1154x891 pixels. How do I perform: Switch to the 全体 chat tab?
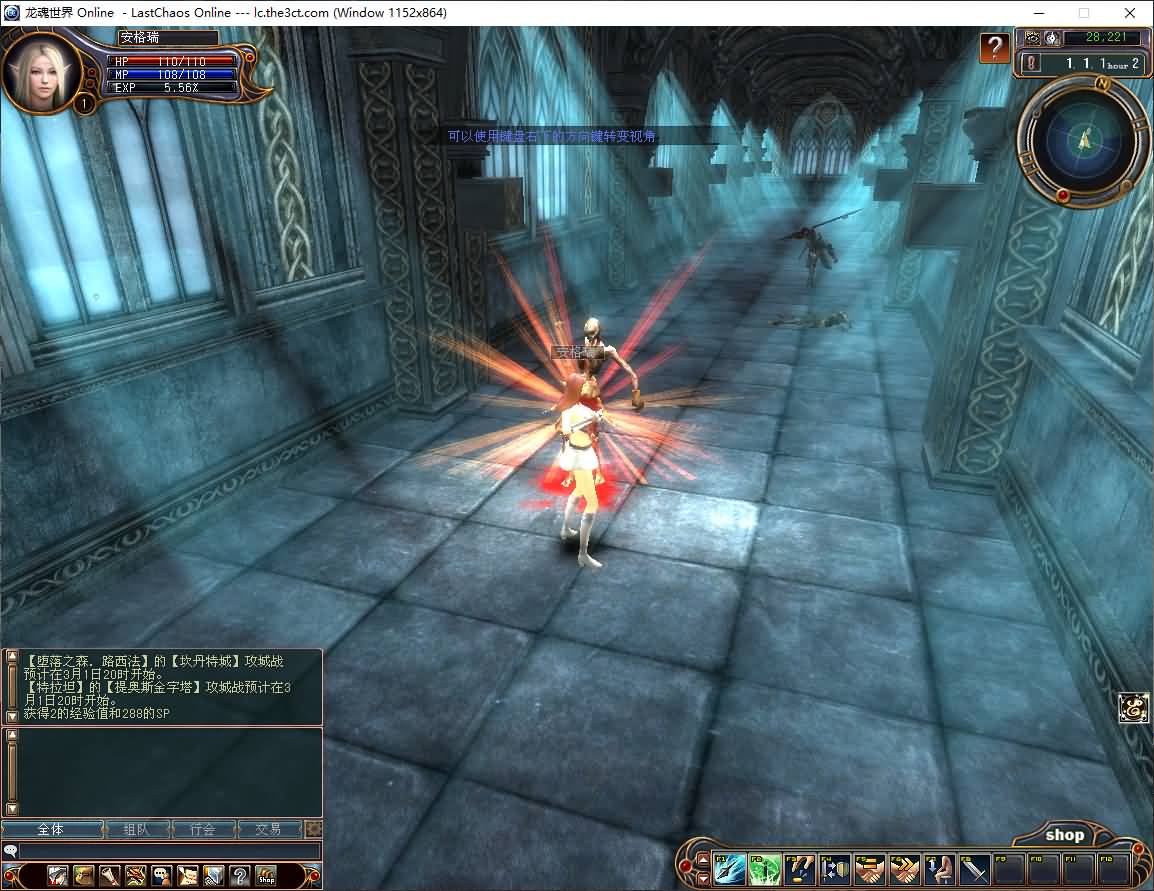[x=52, y=830]
